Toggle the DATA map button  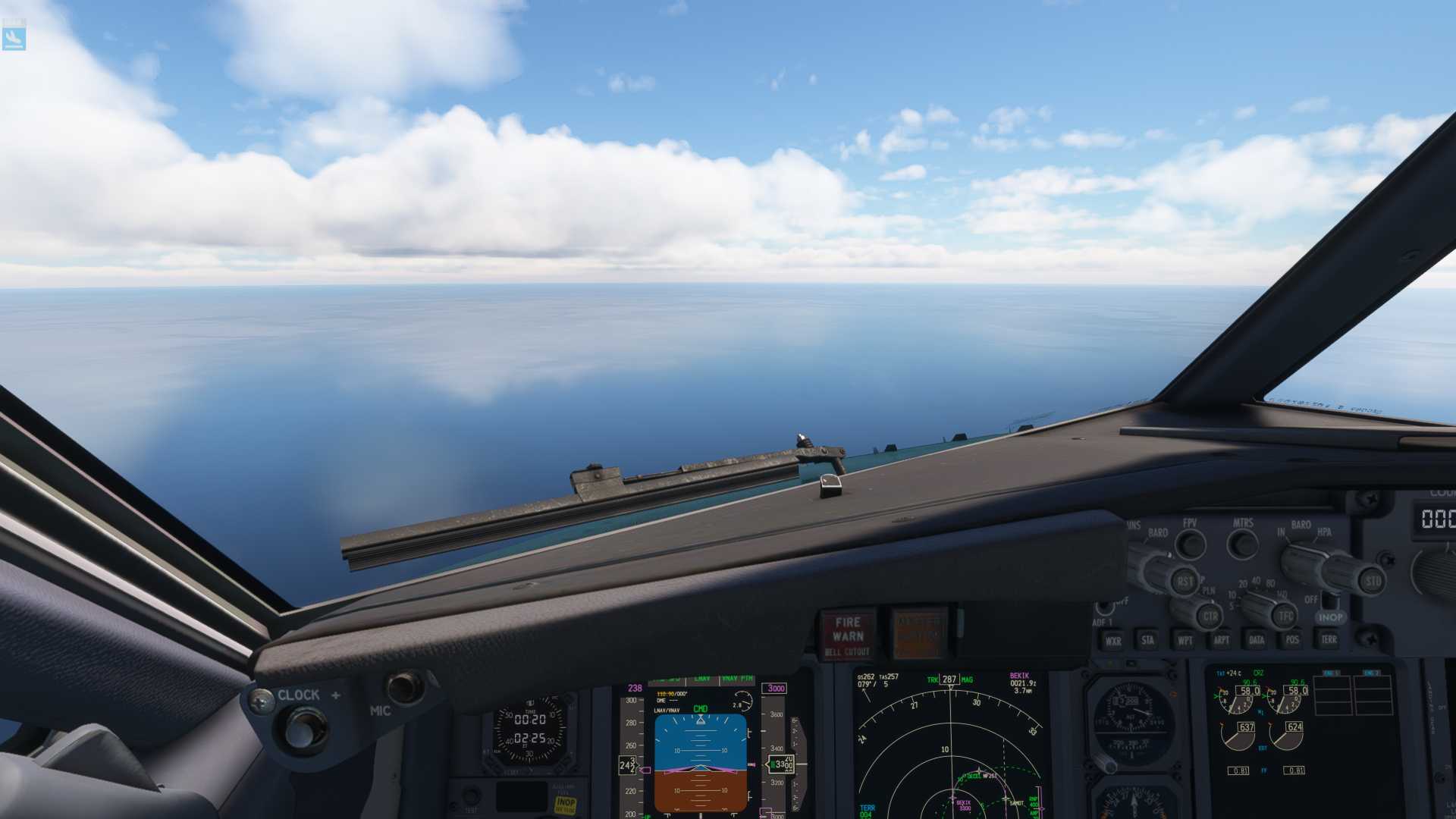pos(1257,640)
